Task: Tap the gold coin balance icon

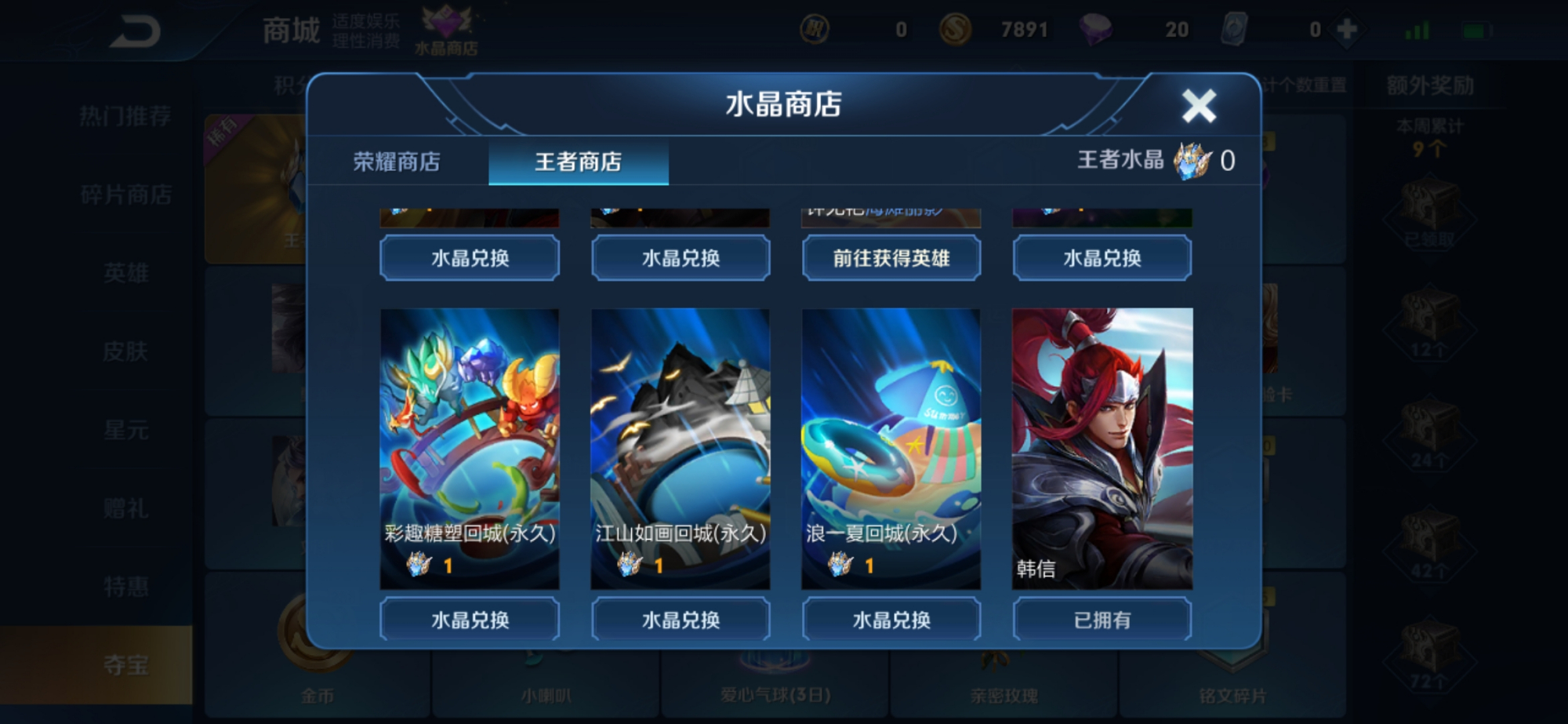Action: tap(956, 28)
